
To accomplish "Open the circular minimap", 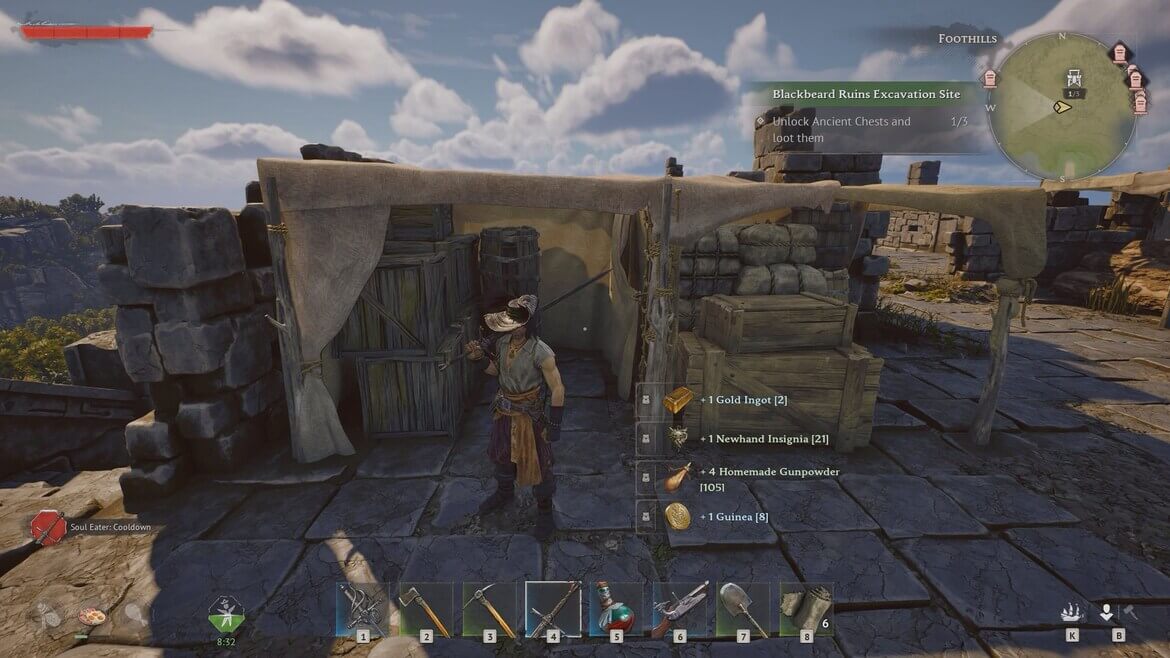I will [1061, 106].
